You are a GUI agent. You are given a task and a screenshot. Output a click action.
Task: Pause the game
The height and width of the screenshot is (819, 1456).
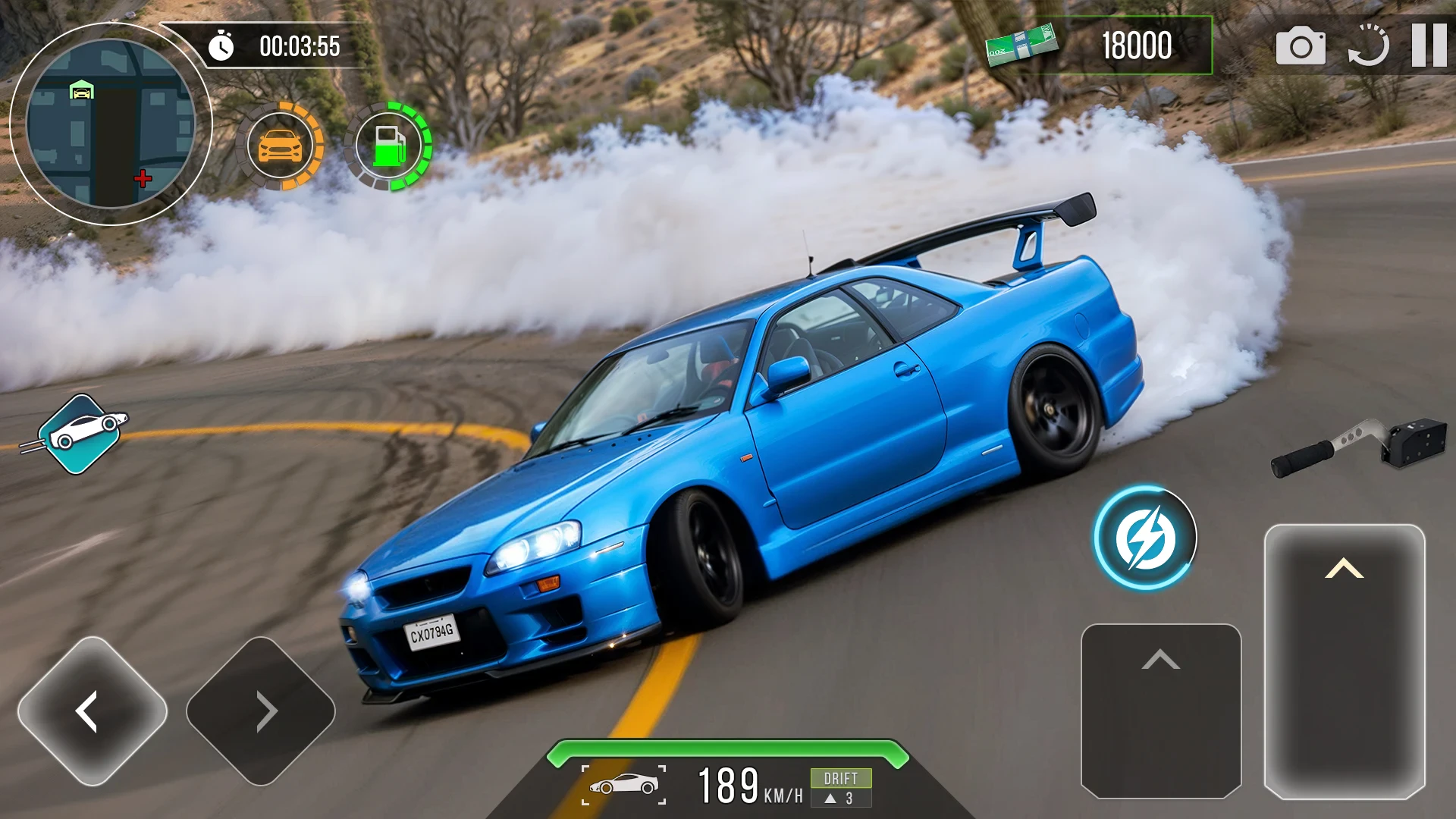coord(1429,45)
